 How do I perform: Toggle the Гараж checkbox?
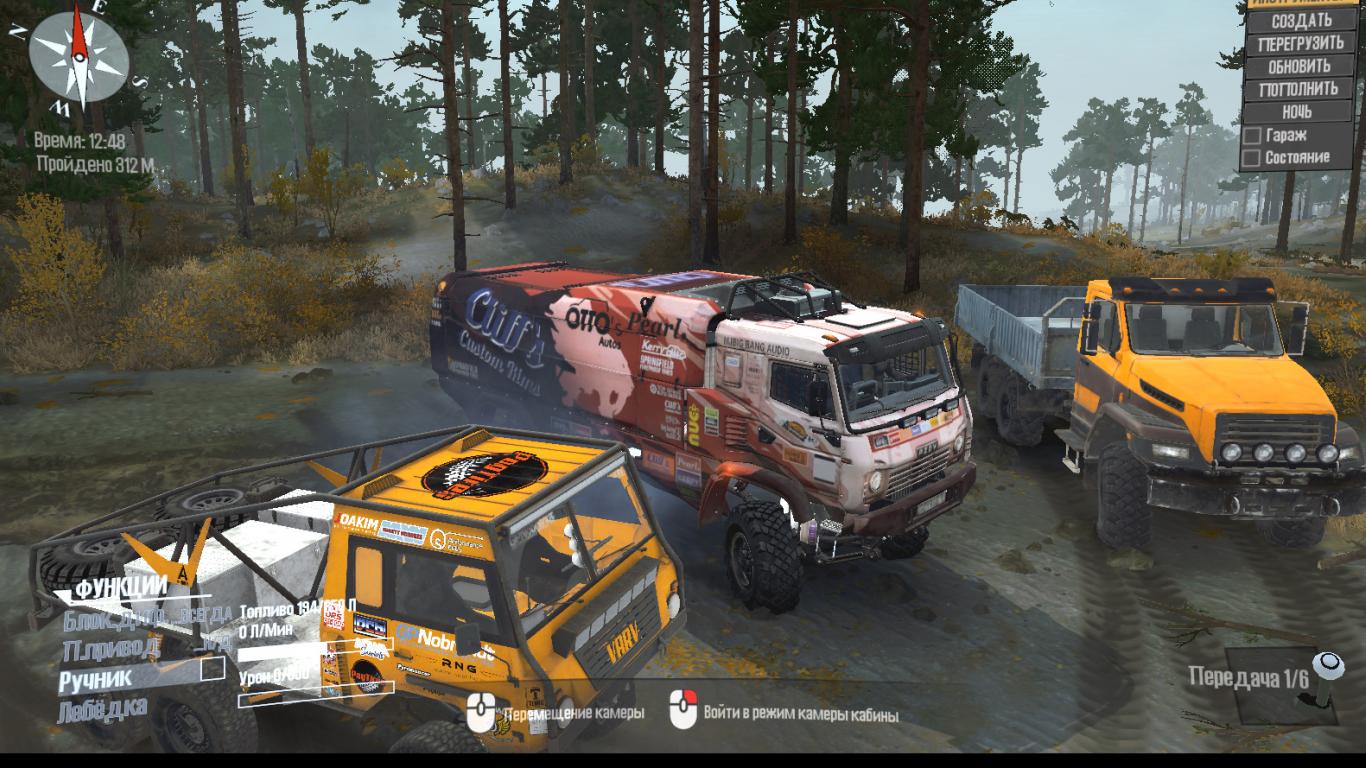[1252, 135]
